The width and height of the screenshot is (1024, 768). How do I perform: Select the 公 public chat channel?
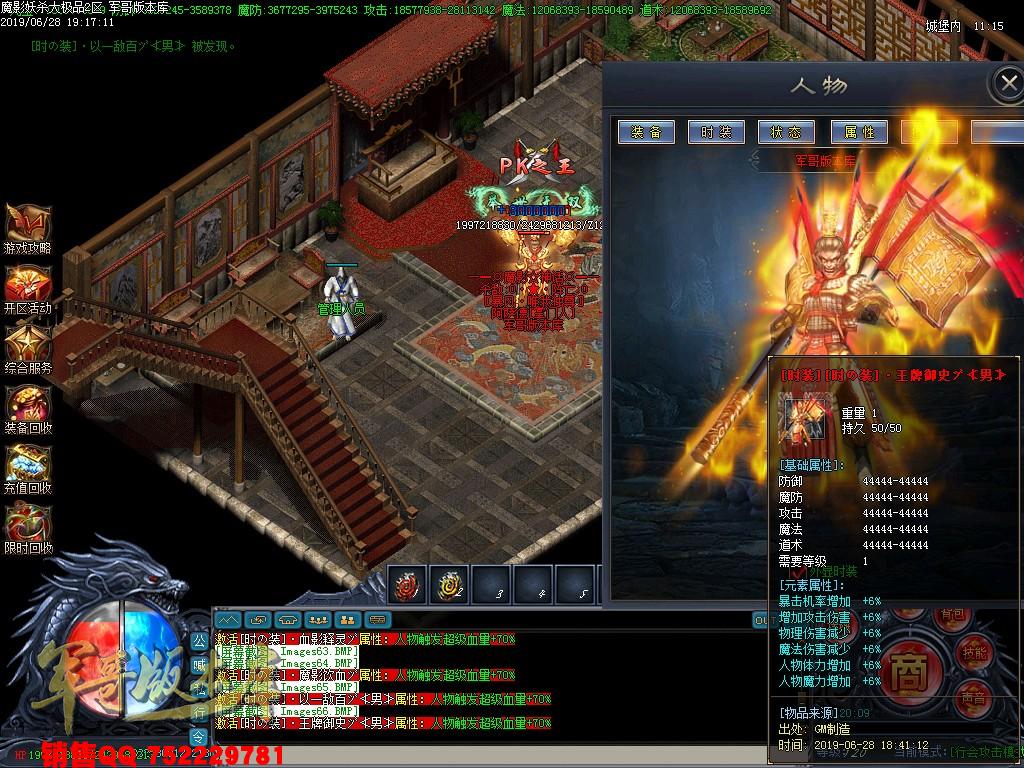tap(198, 638)
